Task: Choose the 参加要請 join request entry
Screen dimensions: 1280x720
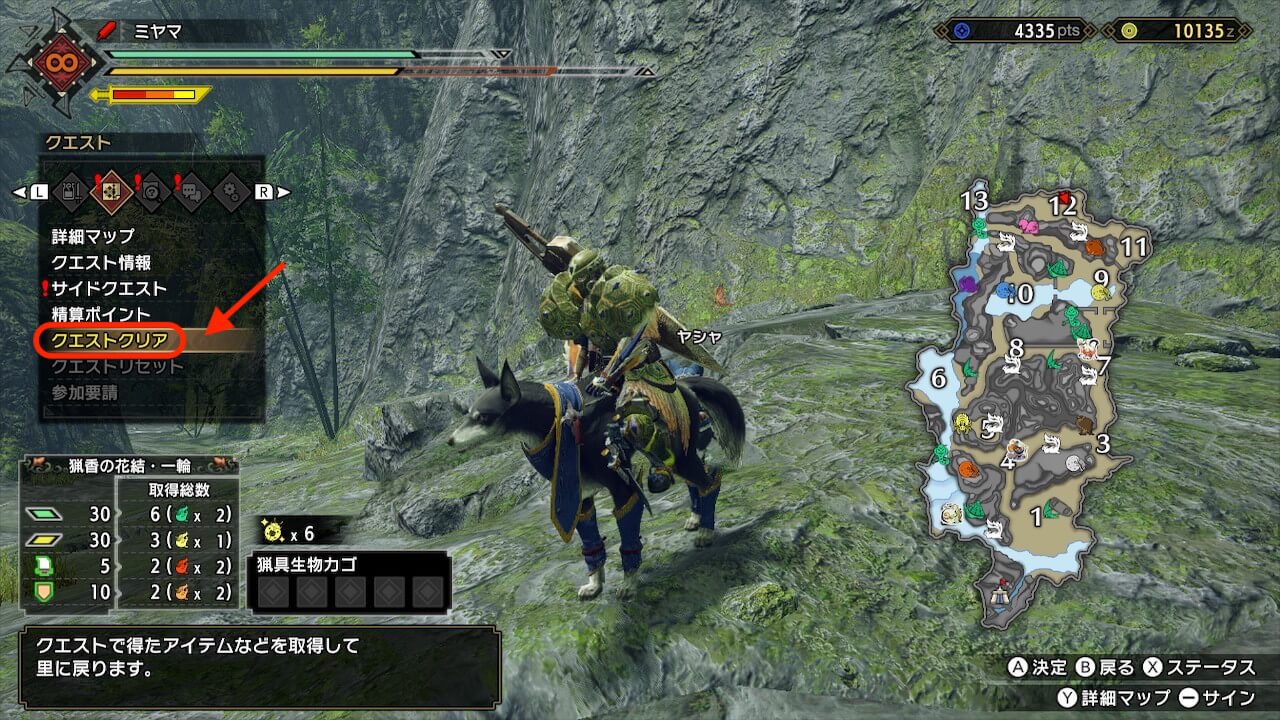Action: (85, 393)
